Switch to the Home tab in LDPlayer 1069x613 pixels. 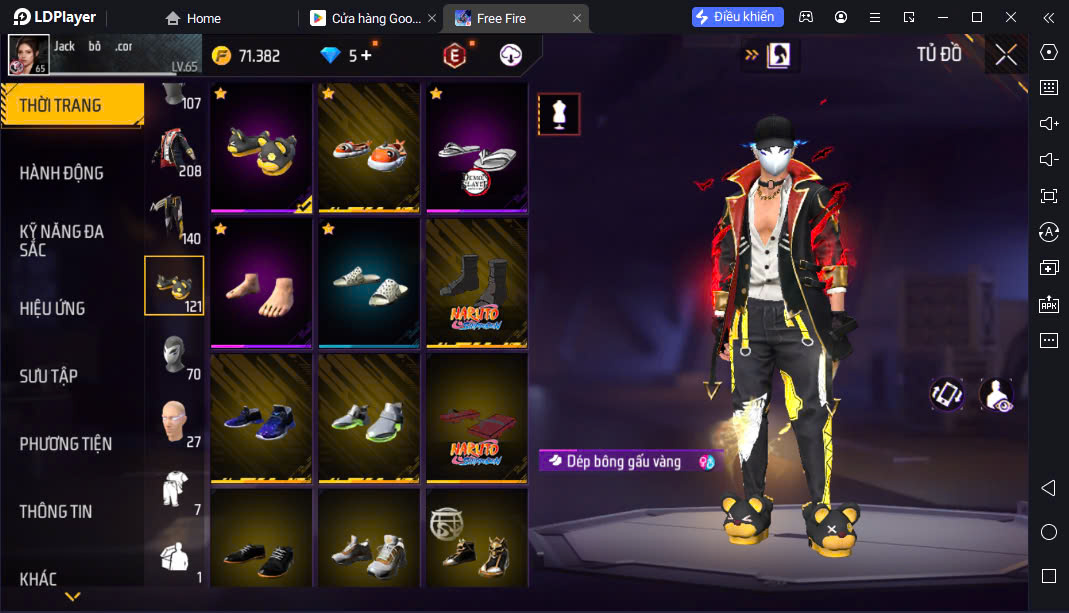click(194, 18)
